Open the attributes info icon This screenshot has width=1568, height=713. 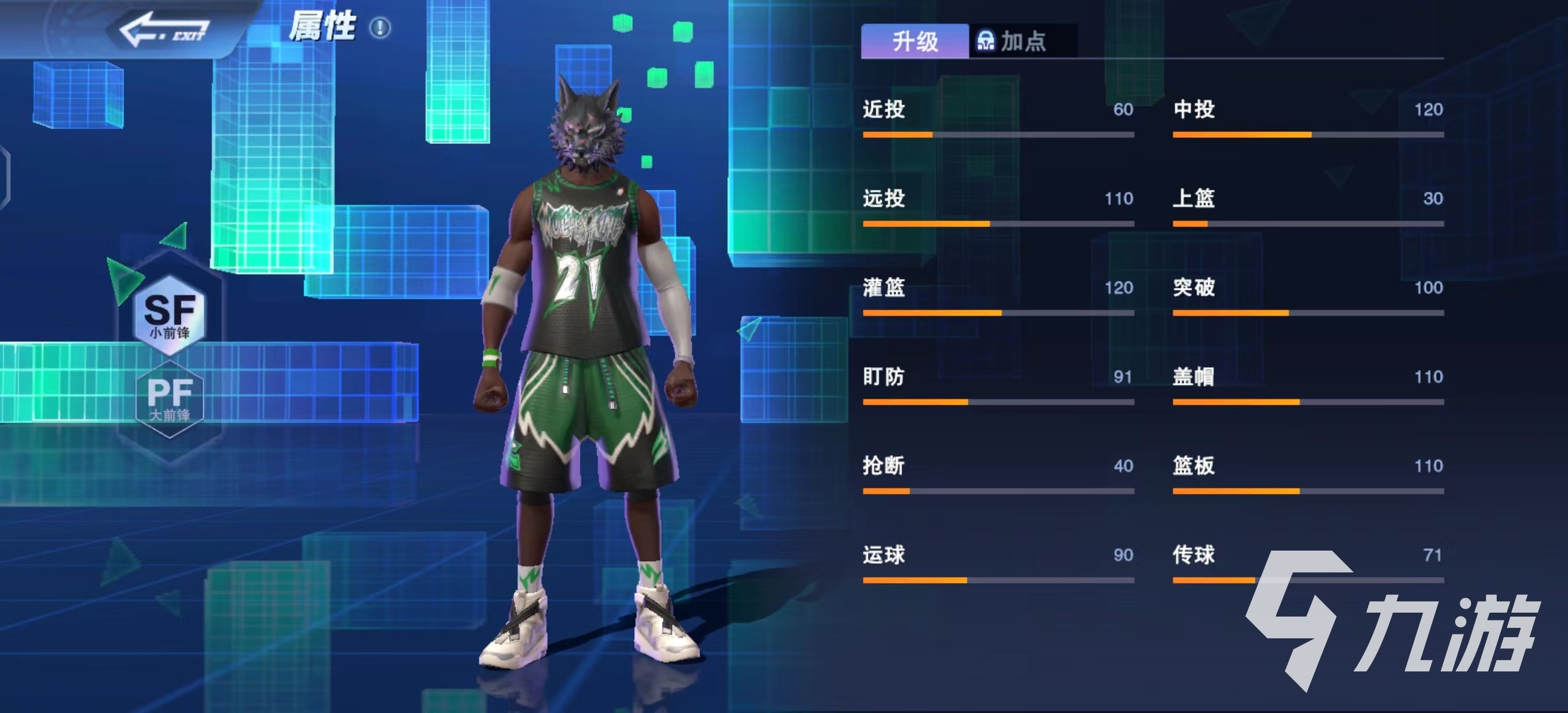(380, 28)
